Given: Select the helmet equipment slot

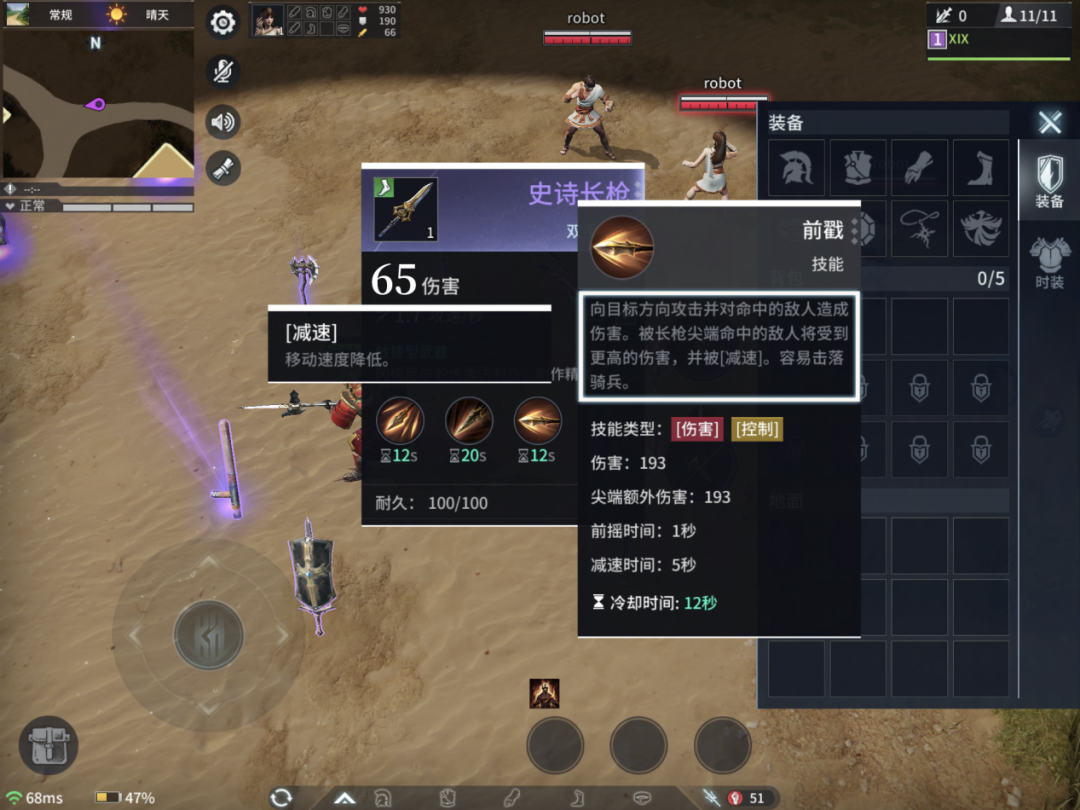Looking at the screenshot, I should tap(797, 168).
